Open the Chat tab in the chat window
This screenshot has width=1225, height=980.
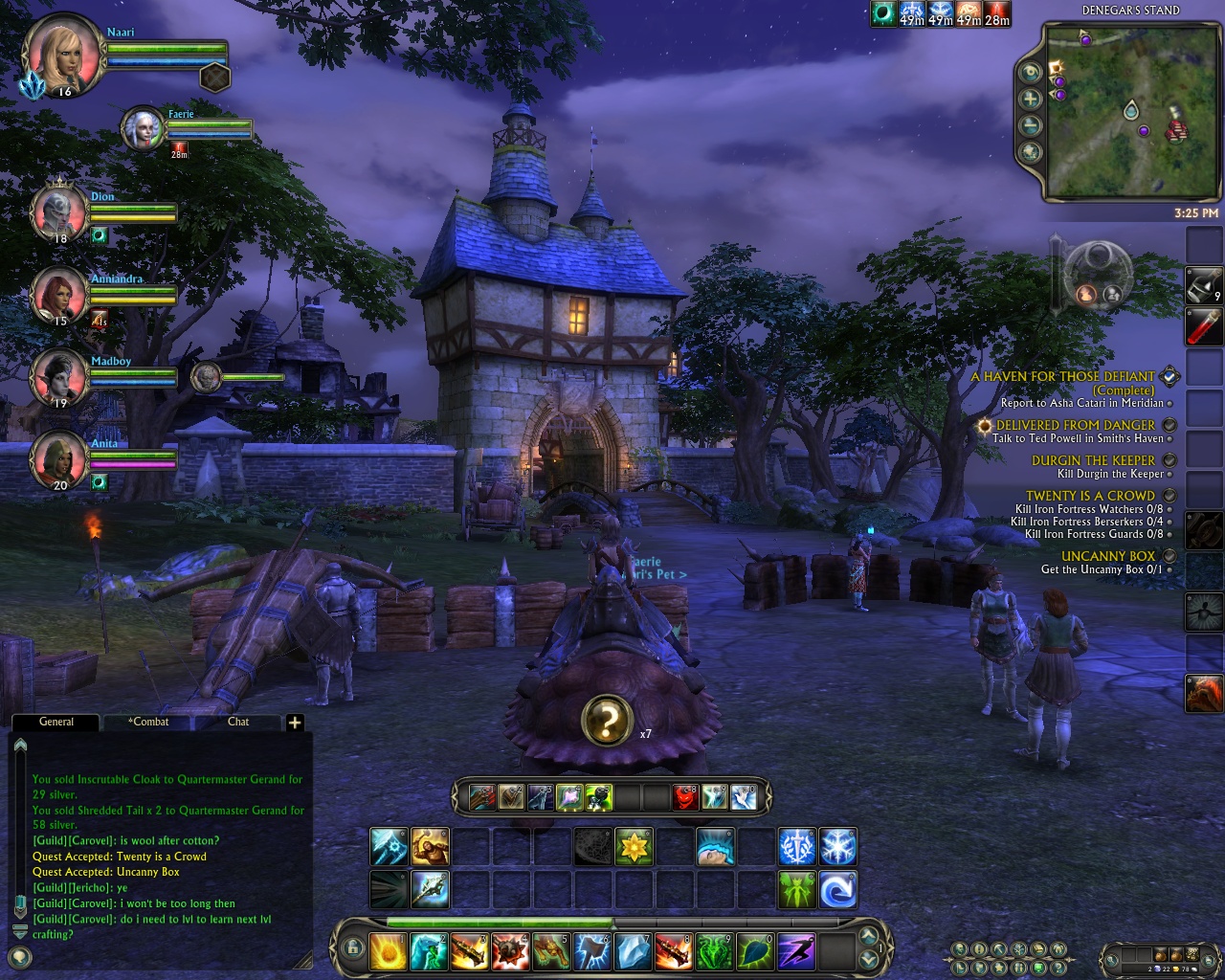click(x=238, y=722)
